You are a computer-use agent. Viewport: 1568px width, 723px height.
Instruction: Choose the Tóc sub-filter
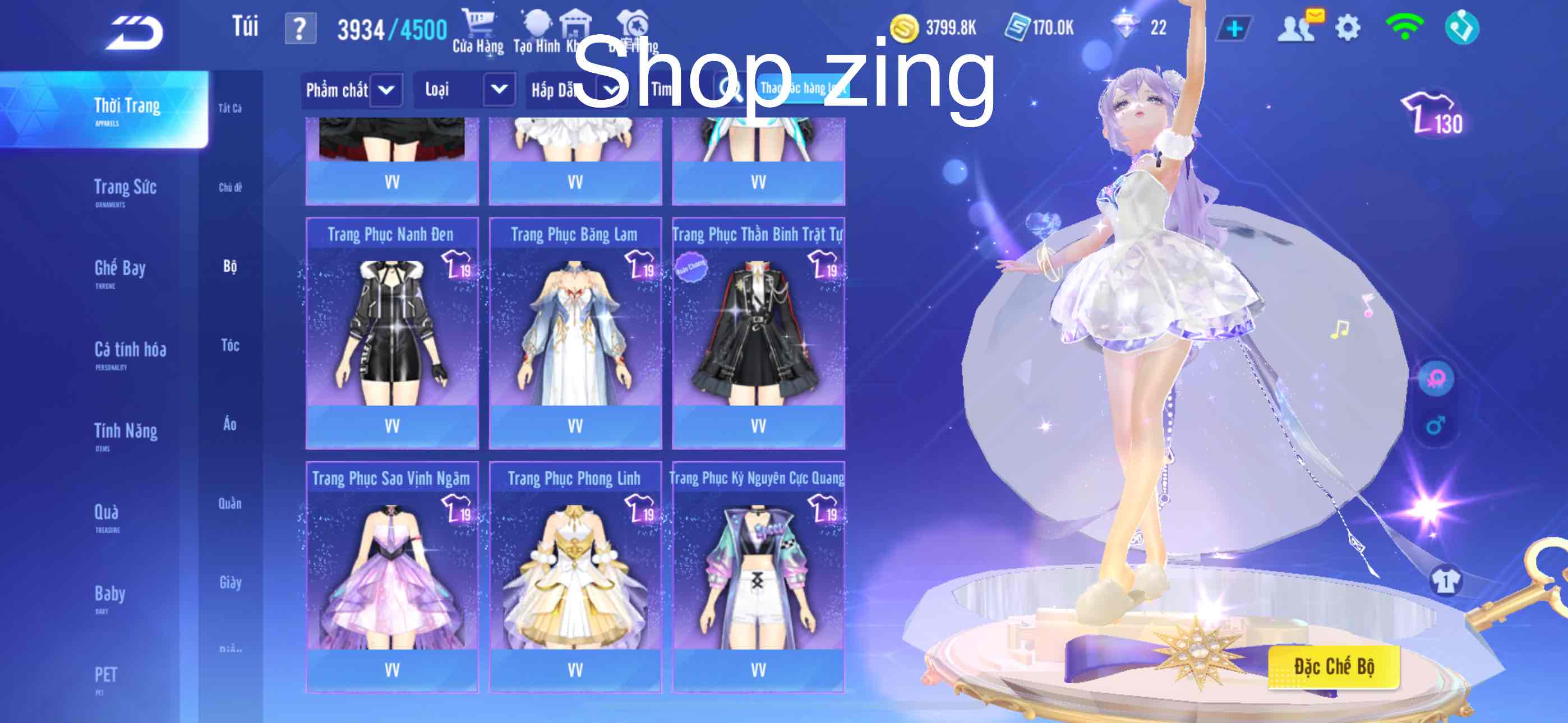[x=230, y=346]
